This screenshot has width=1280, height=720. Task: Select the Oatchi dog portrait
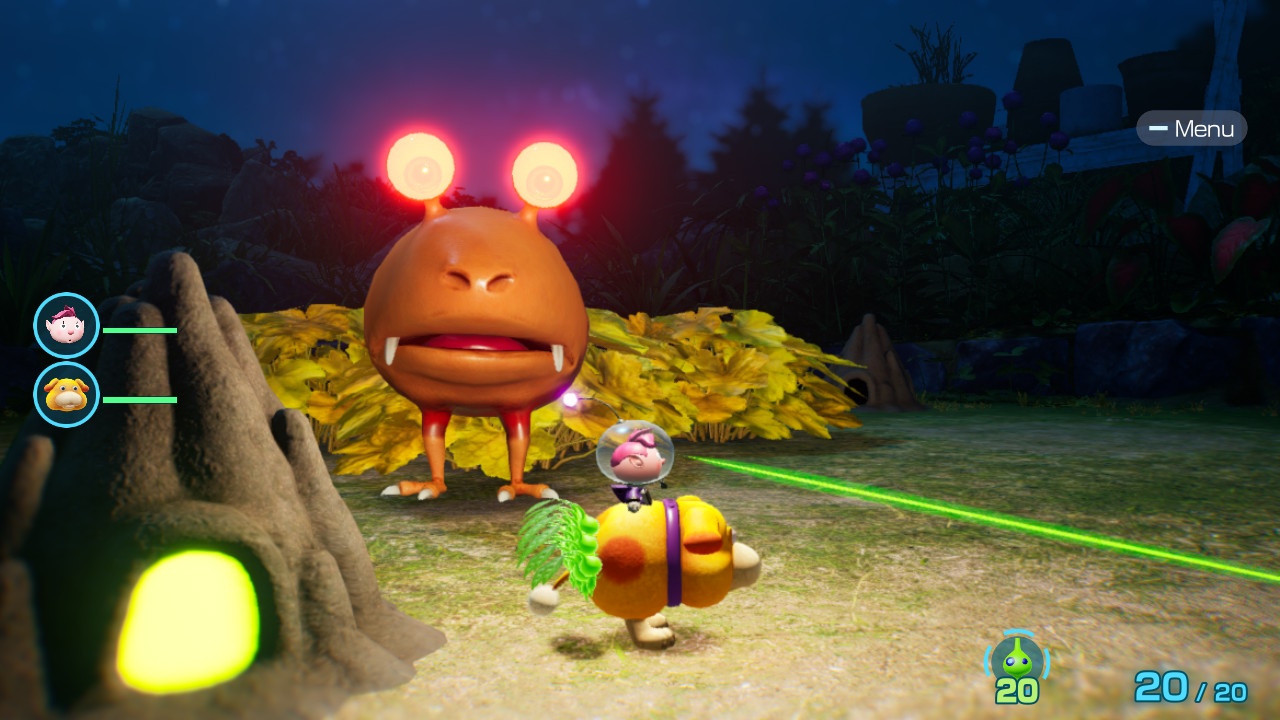66,395
